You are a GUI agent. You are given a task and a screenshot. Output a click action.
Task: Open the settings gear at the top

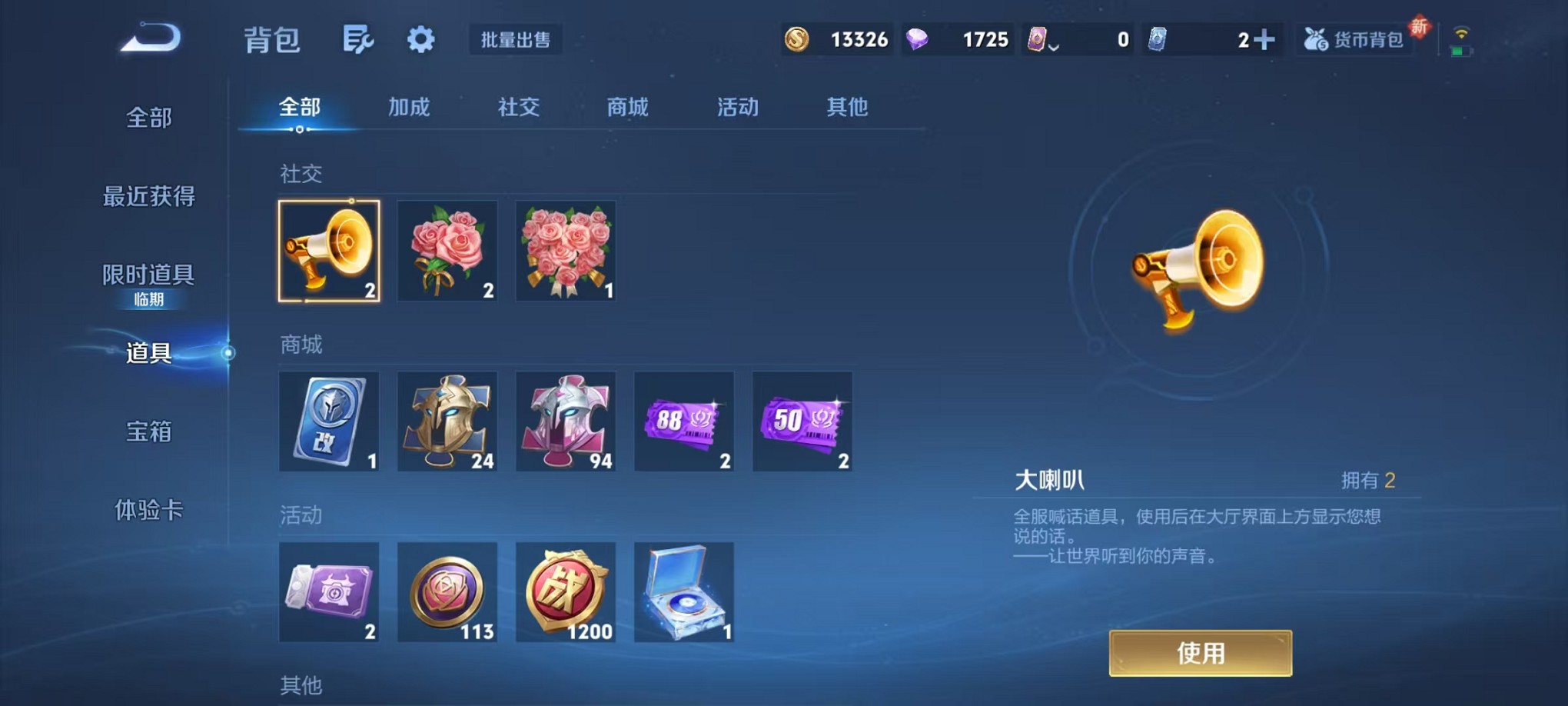click(x=420, y=40)
